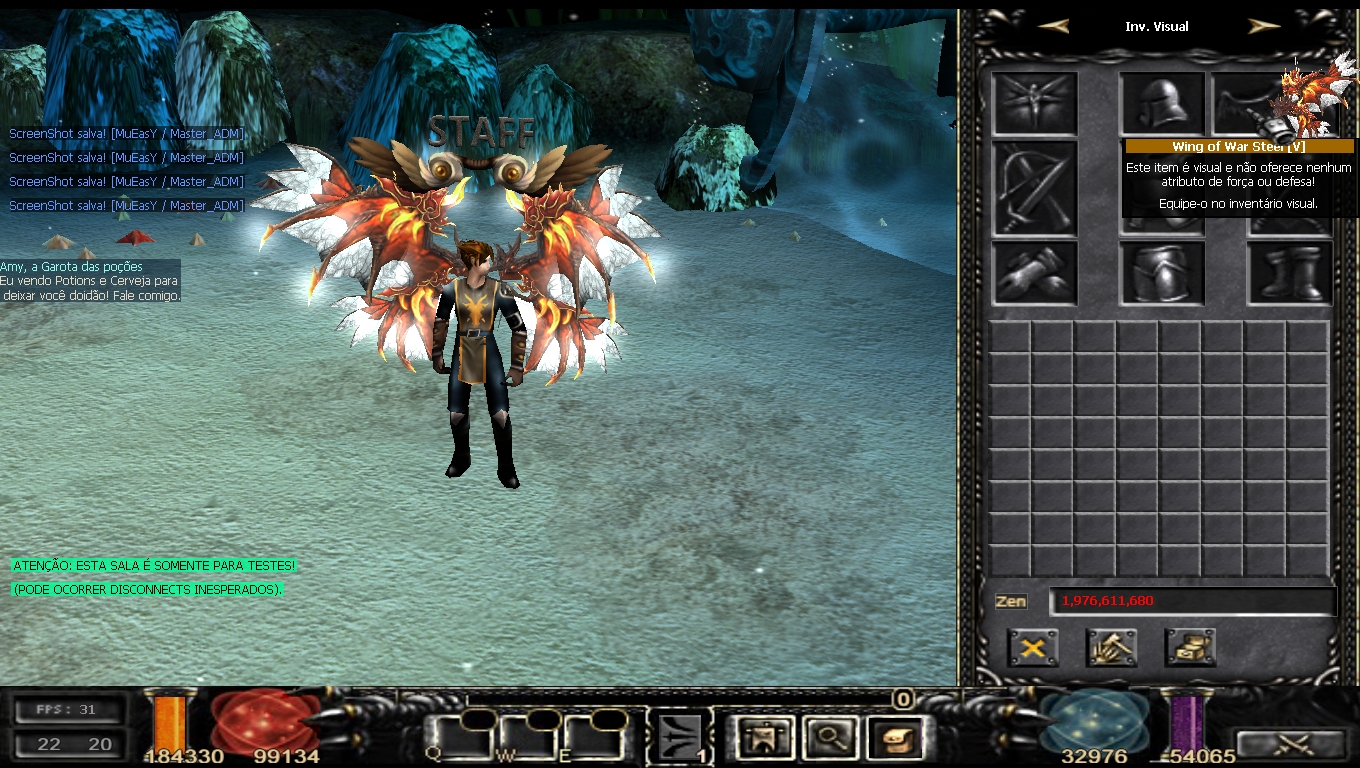Image resolution: width=1360 pixels, height=768 pixels.
Task: Select the gloves equipment slot
Action: click(x=1034, y=273)
